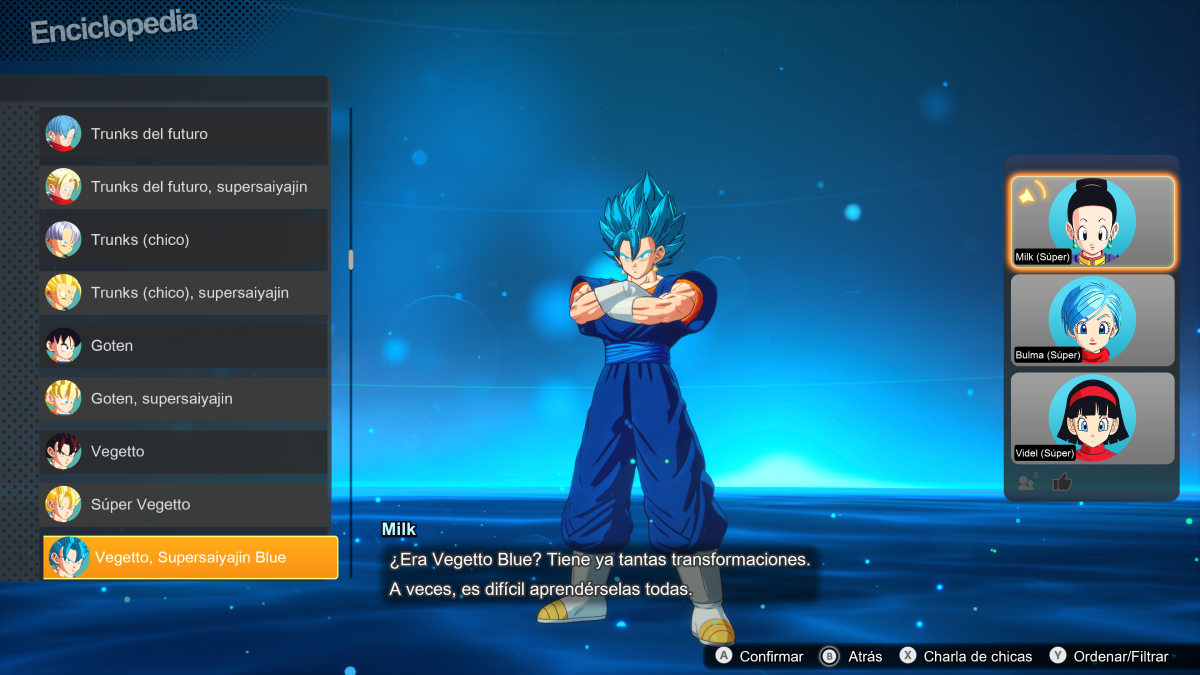
Task: Choose Trunks del futuro, supersaiyajin
Action: (184, 187)
